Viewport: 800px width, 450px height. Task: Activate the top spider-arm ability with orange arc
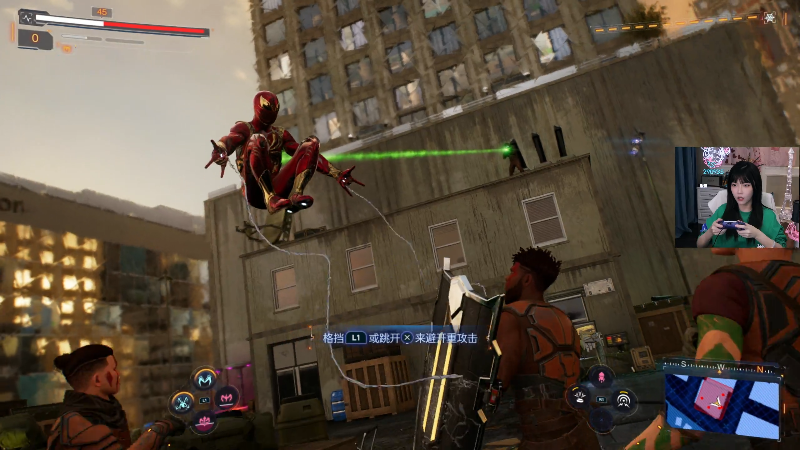coord(206,380)
